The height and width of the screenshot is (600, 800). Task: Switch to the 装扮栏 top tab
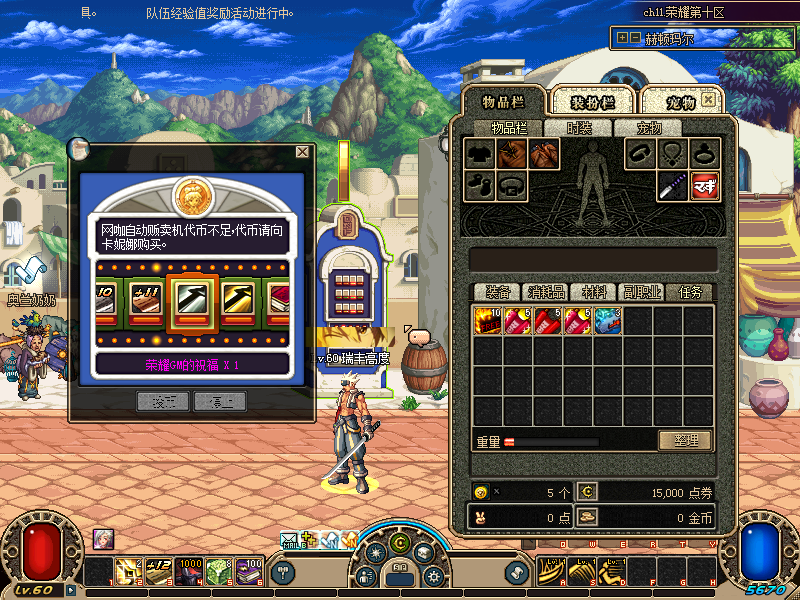(591, 102)
